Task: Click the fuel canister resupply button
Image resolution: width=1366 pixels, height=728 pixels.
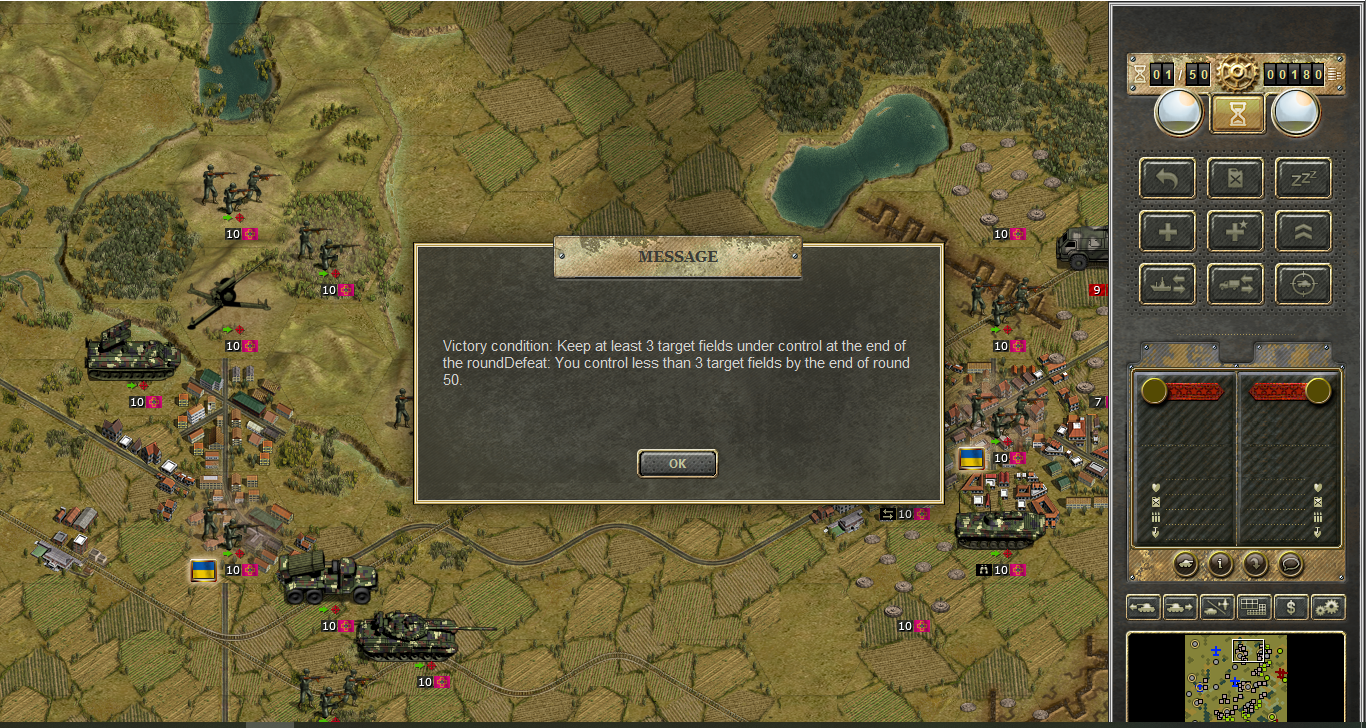Action: click(1235, 178)
